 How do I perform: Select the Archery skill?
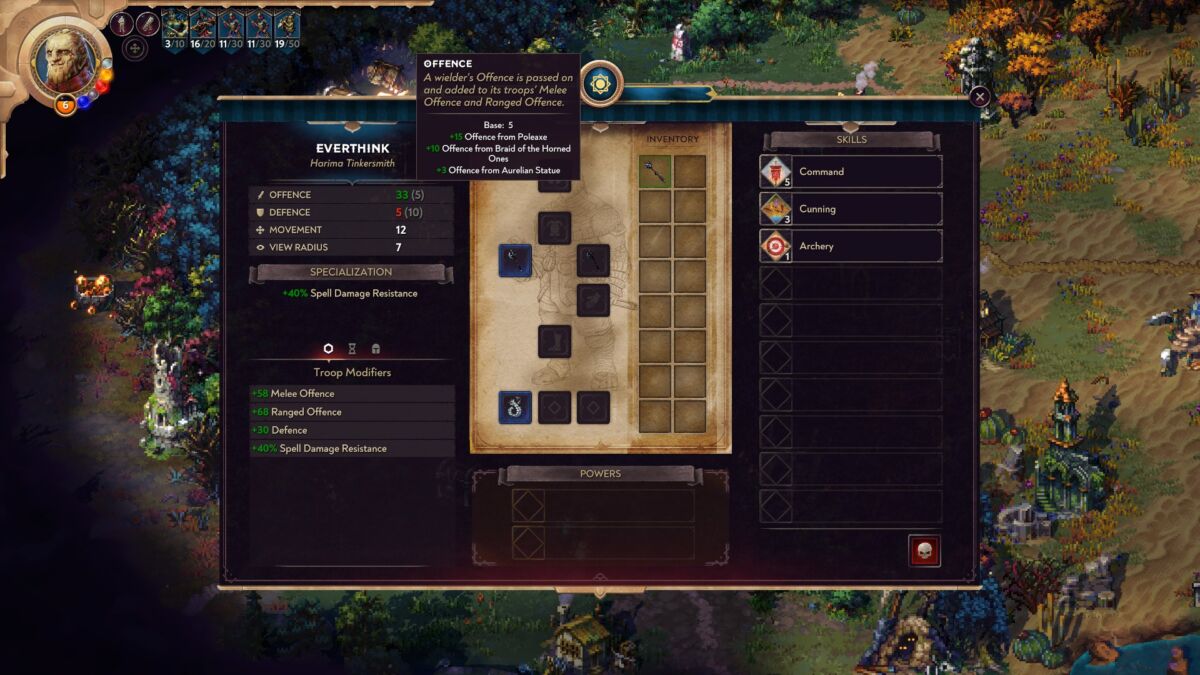[x=851, y=246]
